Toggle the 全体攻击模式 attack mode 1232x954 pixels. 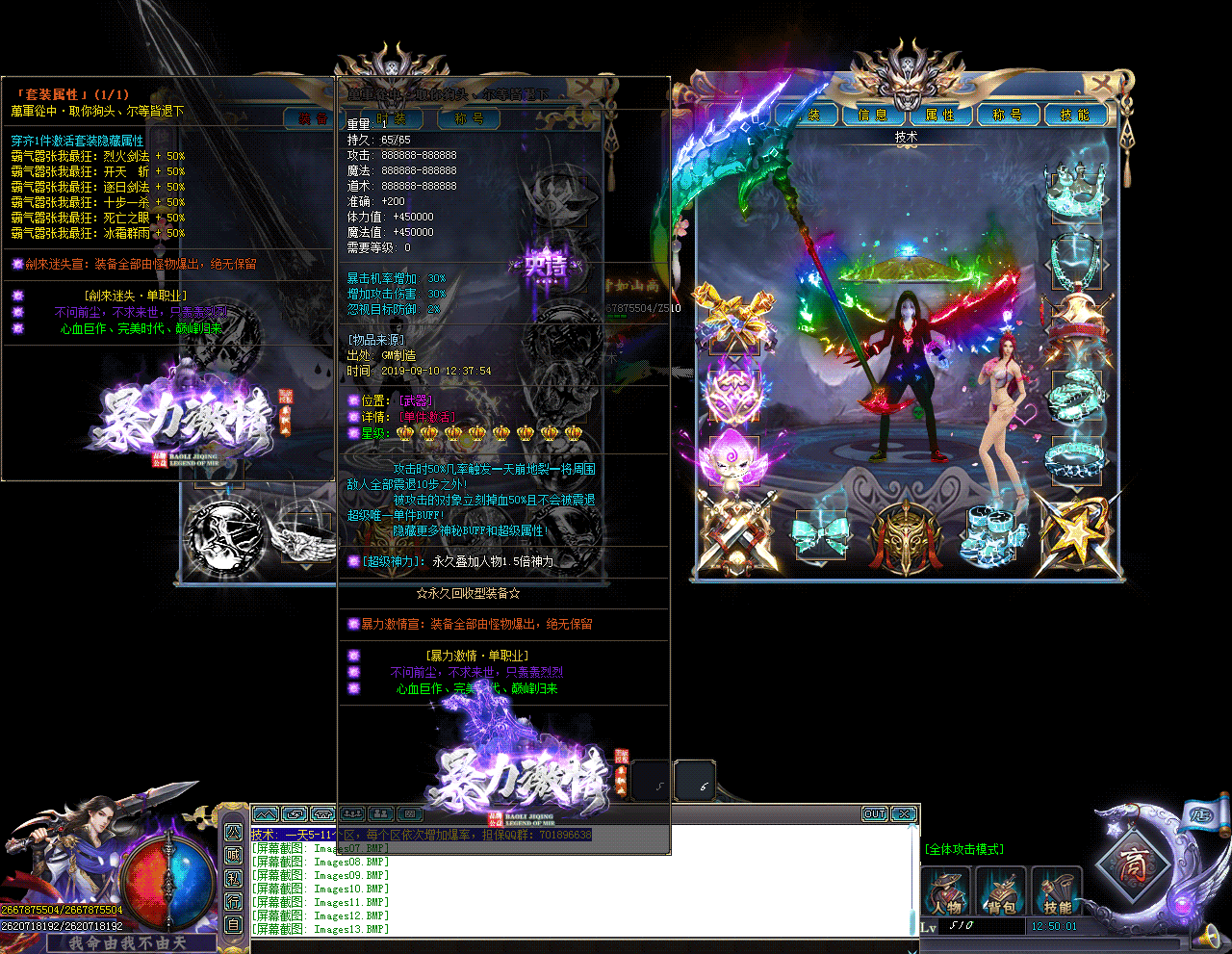coord(964,849)
